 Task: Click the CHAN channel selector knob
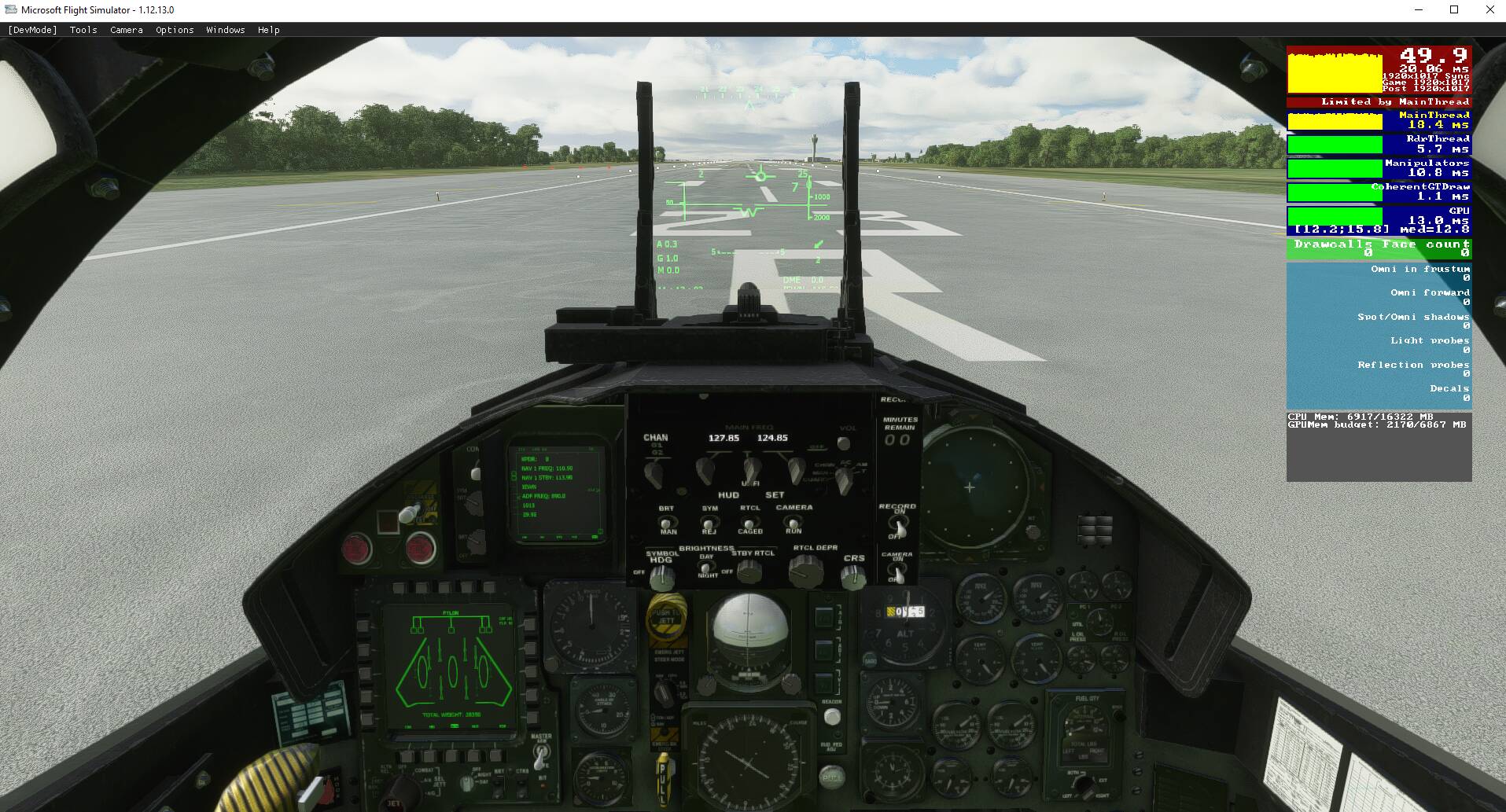click(x=654, y=472)
